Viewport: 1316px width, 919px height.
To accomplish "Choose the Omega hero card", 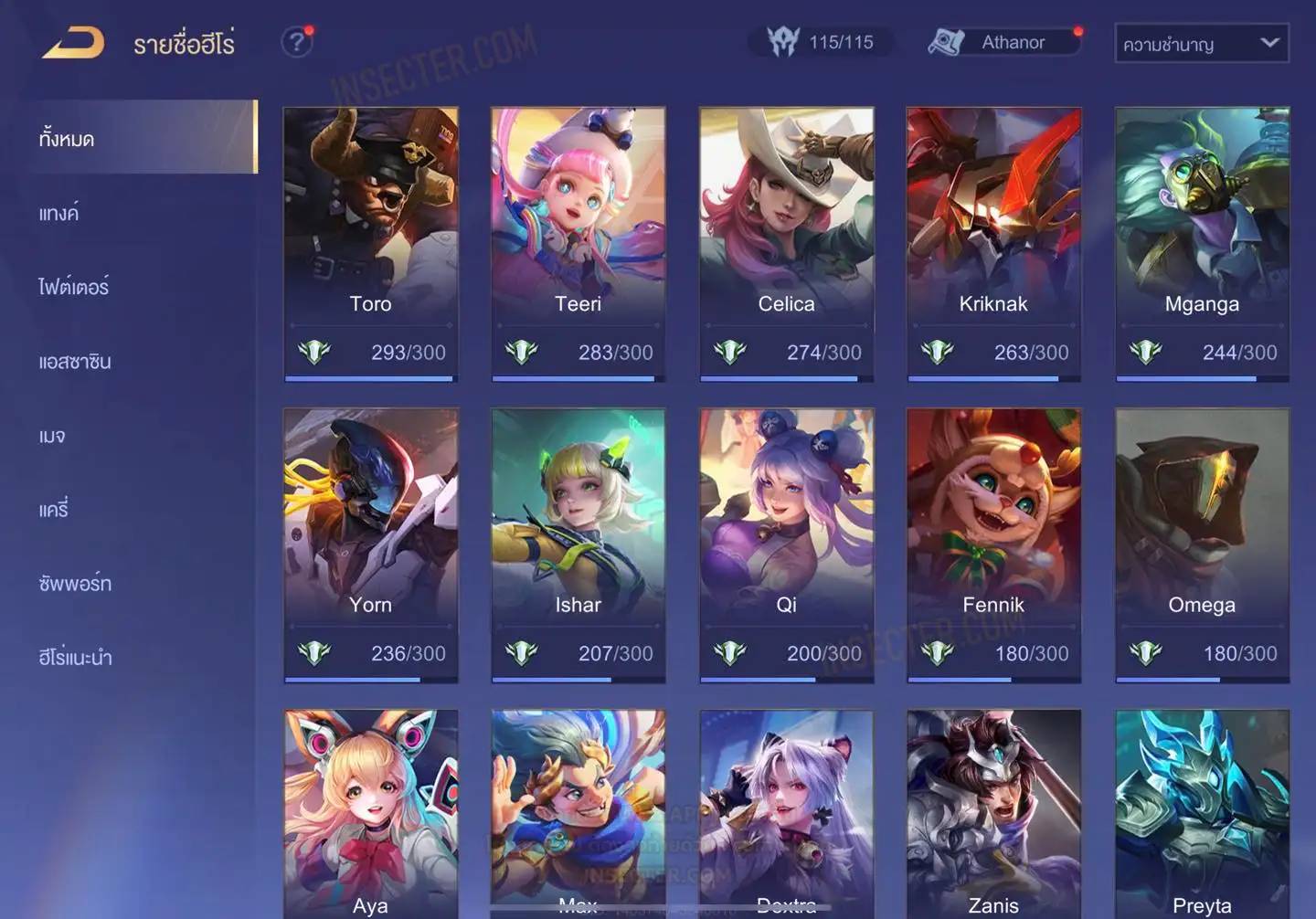I will click(1202, 544).
